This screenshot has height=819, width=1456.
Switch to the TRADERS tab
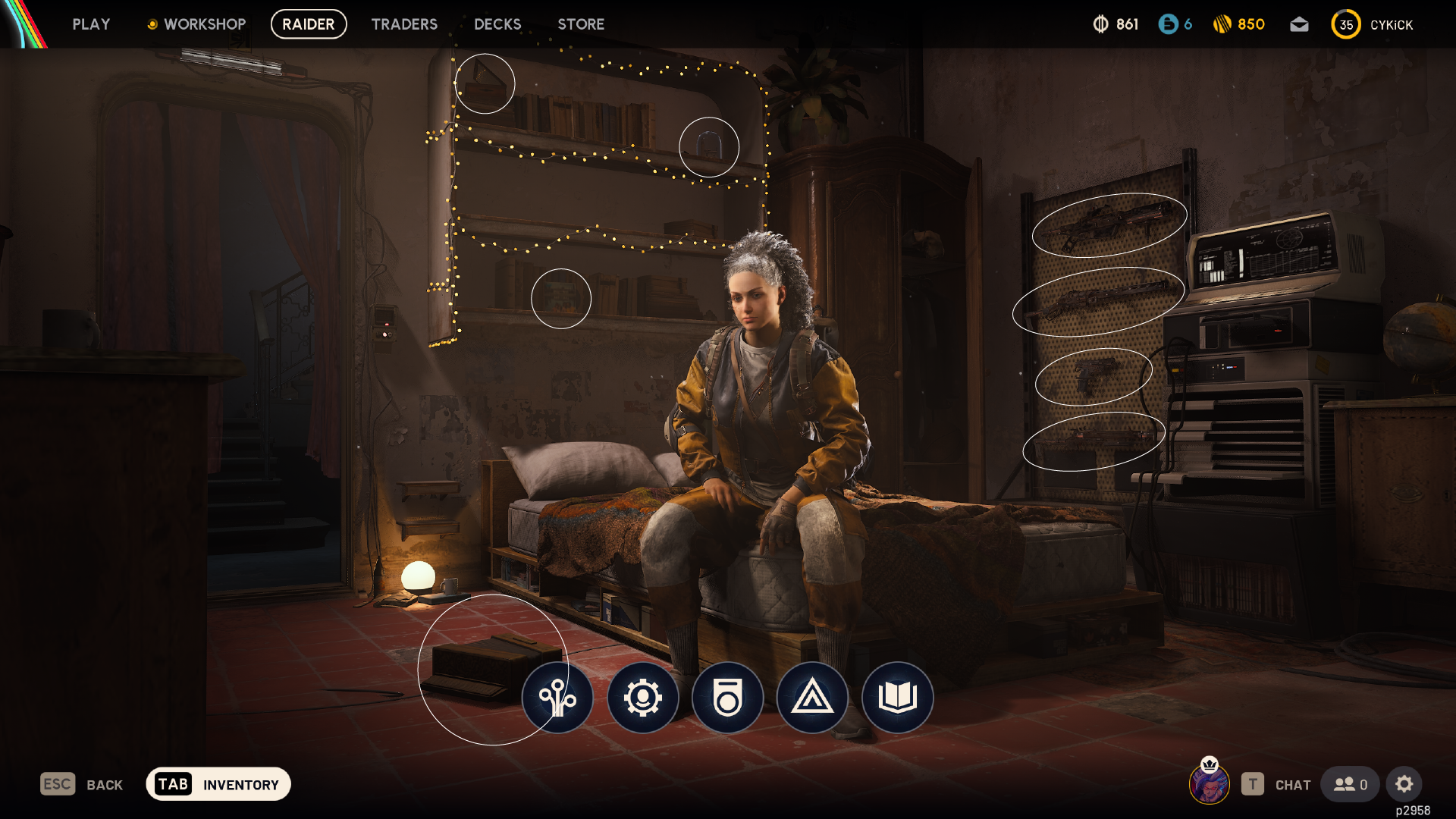[x=404, y=24]
